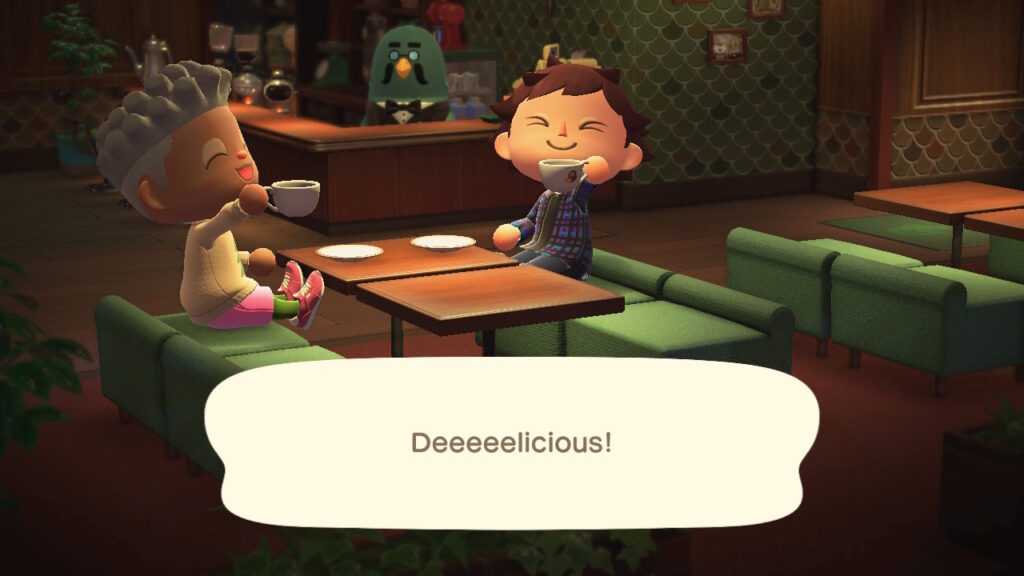Advance the "Deeeeelicious!" dialogue bubble
This screenshot has width=1024, height=576.
click(x=511, y=442)
